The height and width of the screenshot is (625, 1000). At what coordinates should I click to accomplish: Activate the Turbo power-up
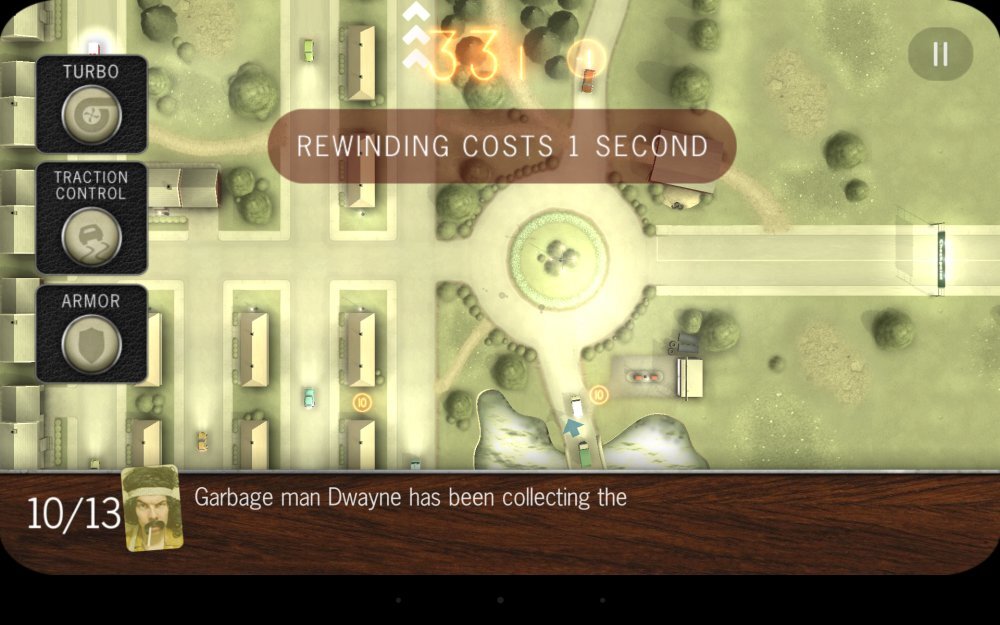click(x=92, y=114)
